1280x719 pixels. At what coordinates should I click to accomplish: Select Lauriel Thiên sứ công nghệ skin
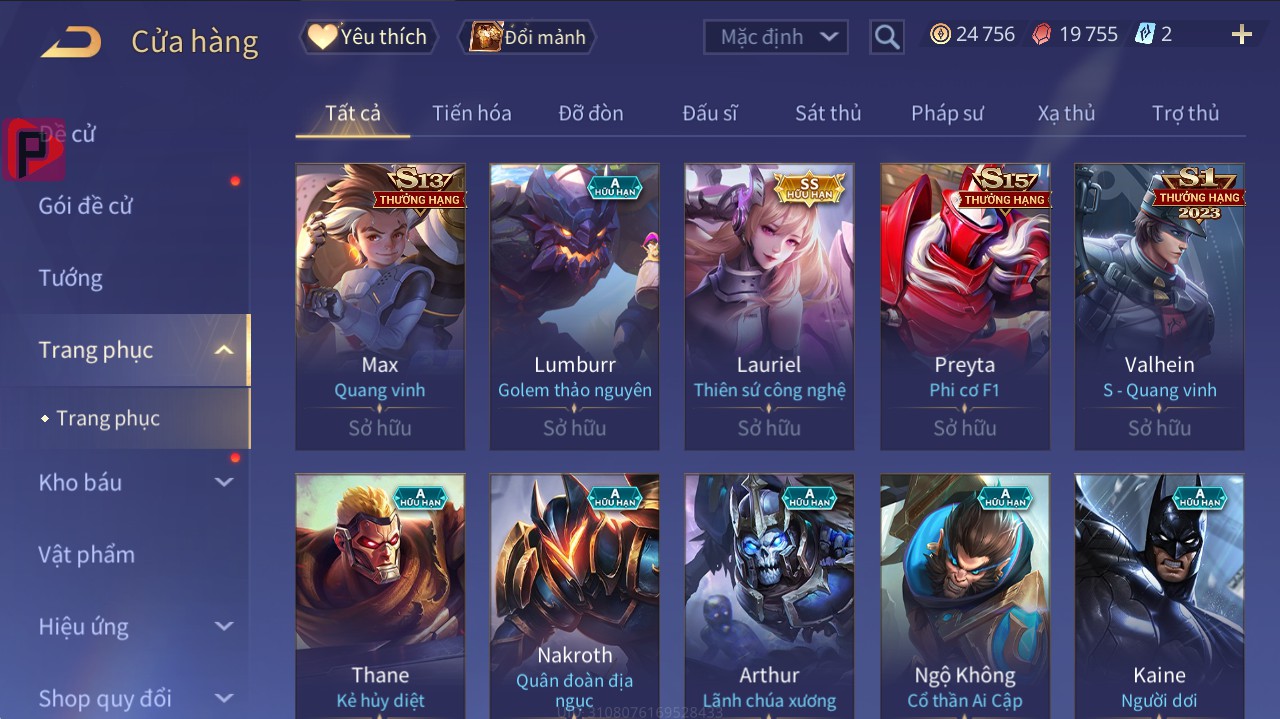[769, 306]
